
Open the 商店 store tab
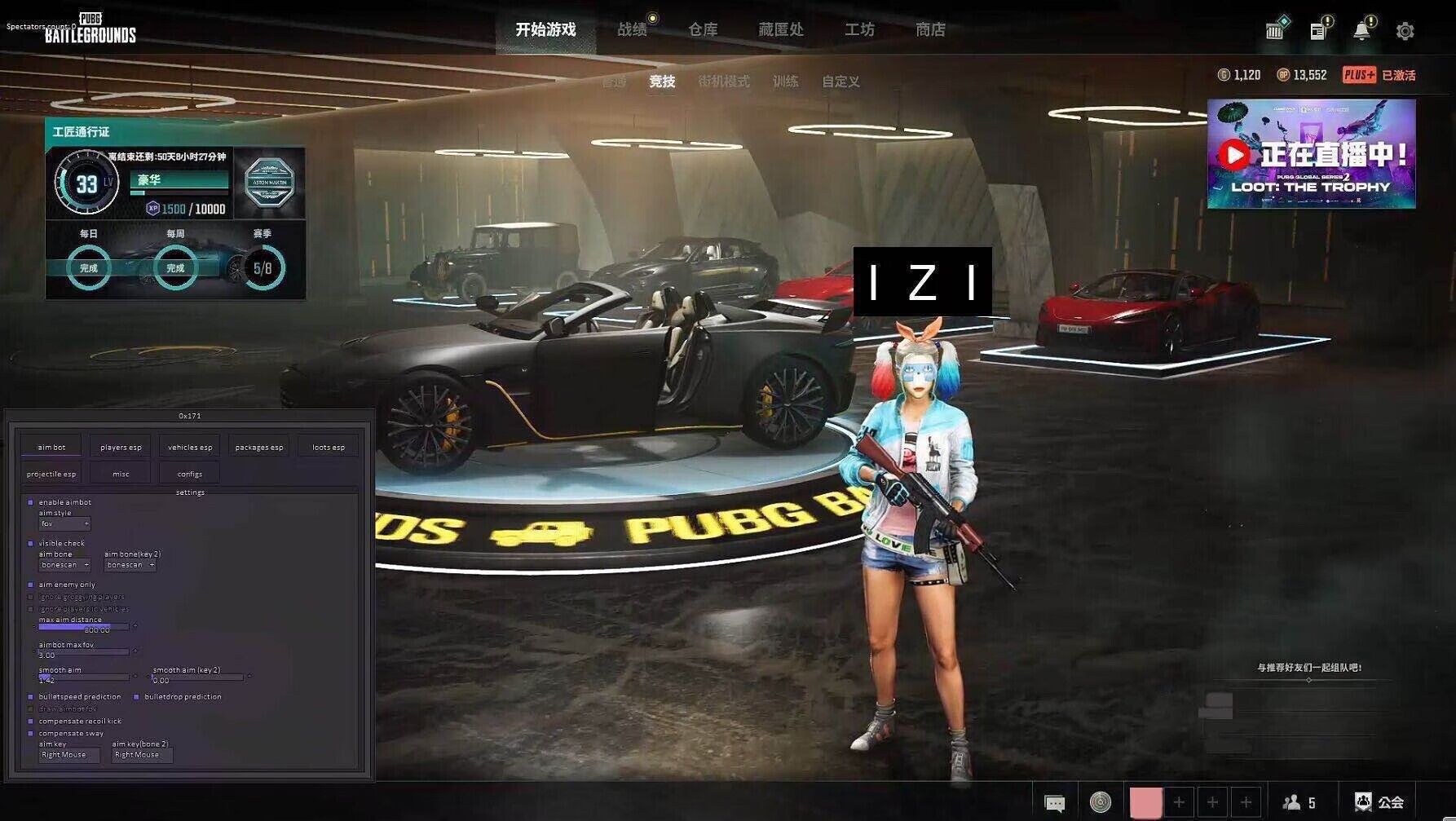[930, 30]
